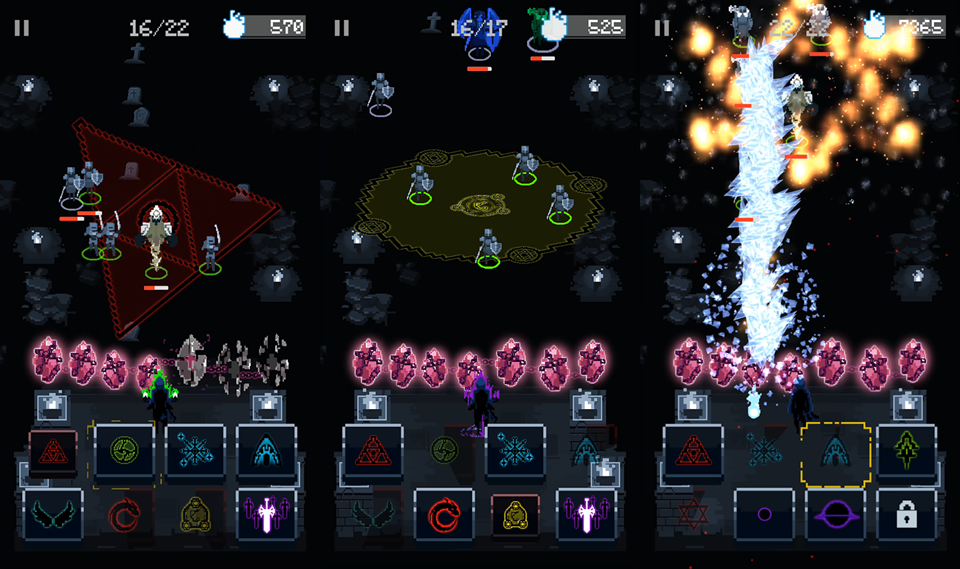Activate the blue frost star in left panel
This screenshot has height=569, width=960.
pos(195,450)
